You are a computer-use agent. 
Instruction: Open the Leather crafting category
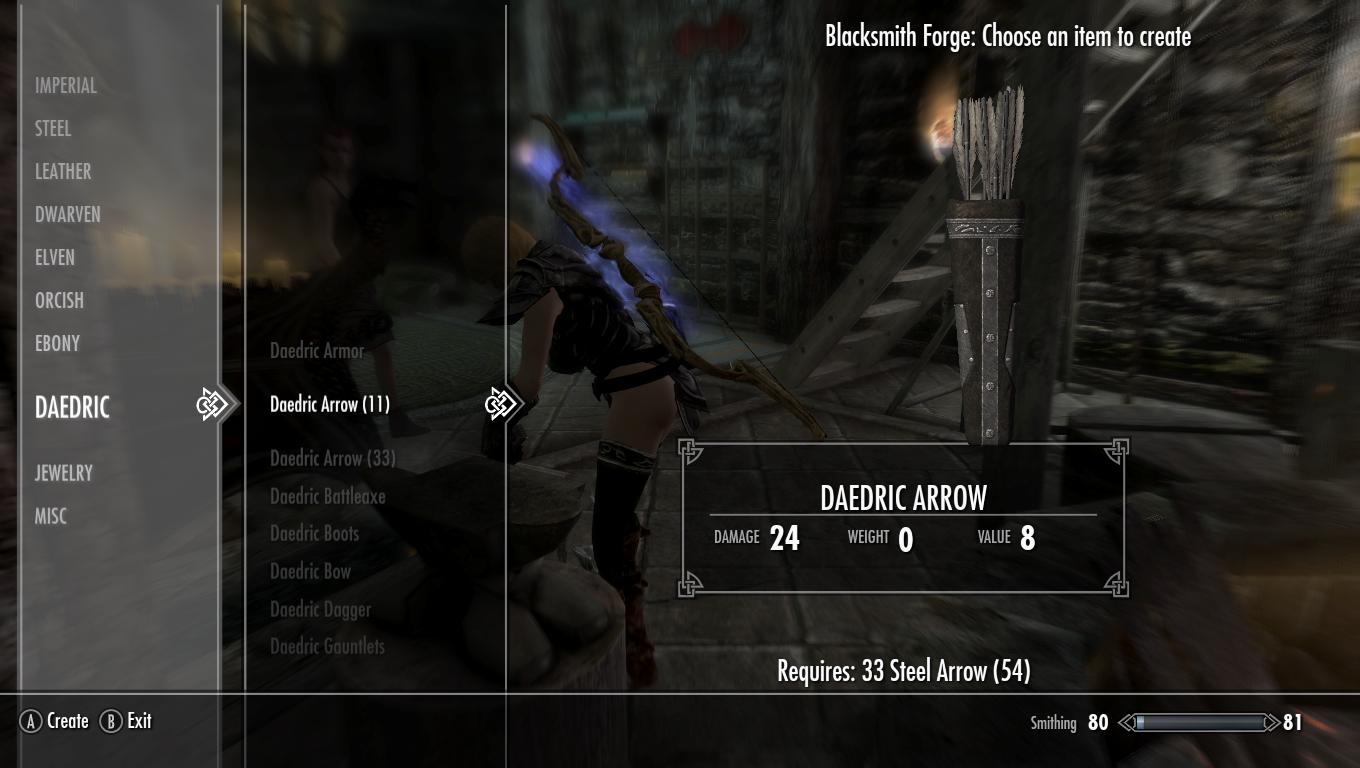click(63, 172)
